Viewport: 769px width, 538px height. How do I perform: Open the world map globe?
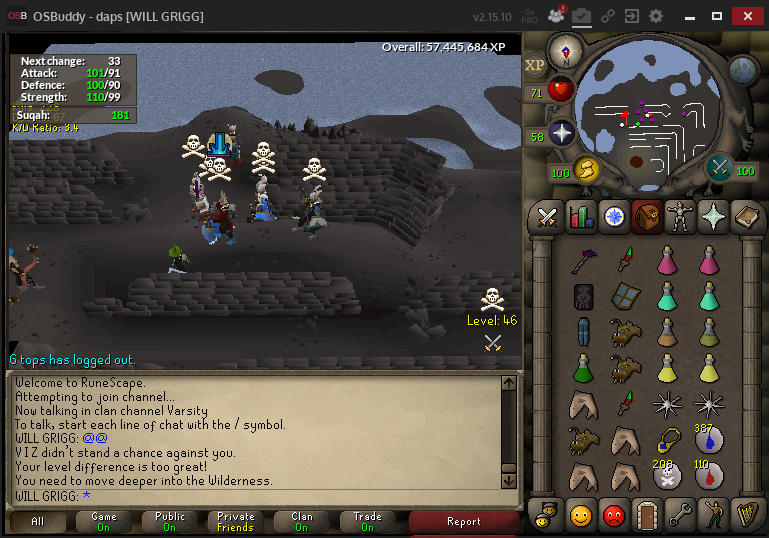coord(743,68)
